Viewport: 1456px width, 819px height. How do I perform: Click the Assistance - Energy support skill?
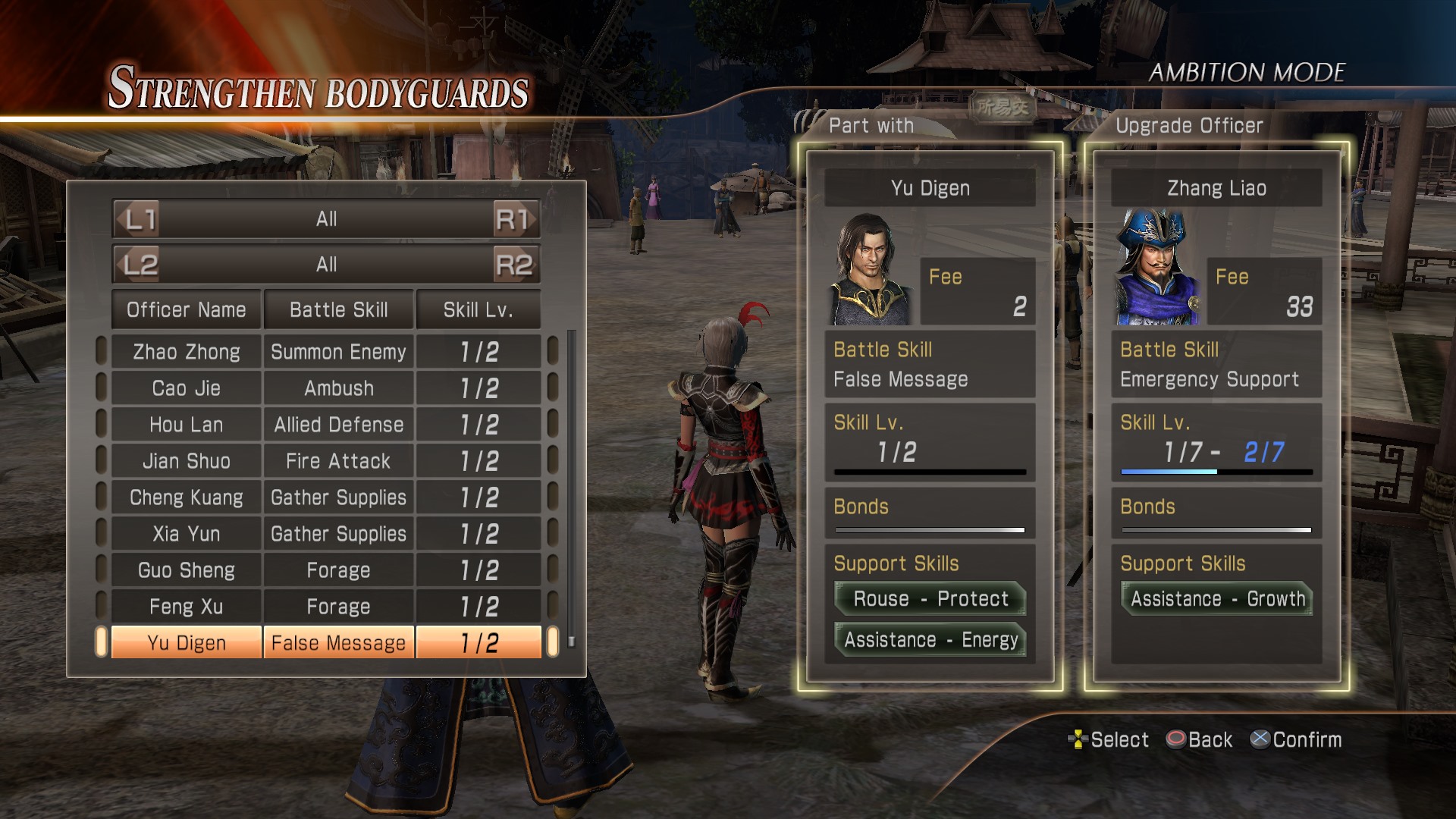pyautogui.click(x=930, y=640)
